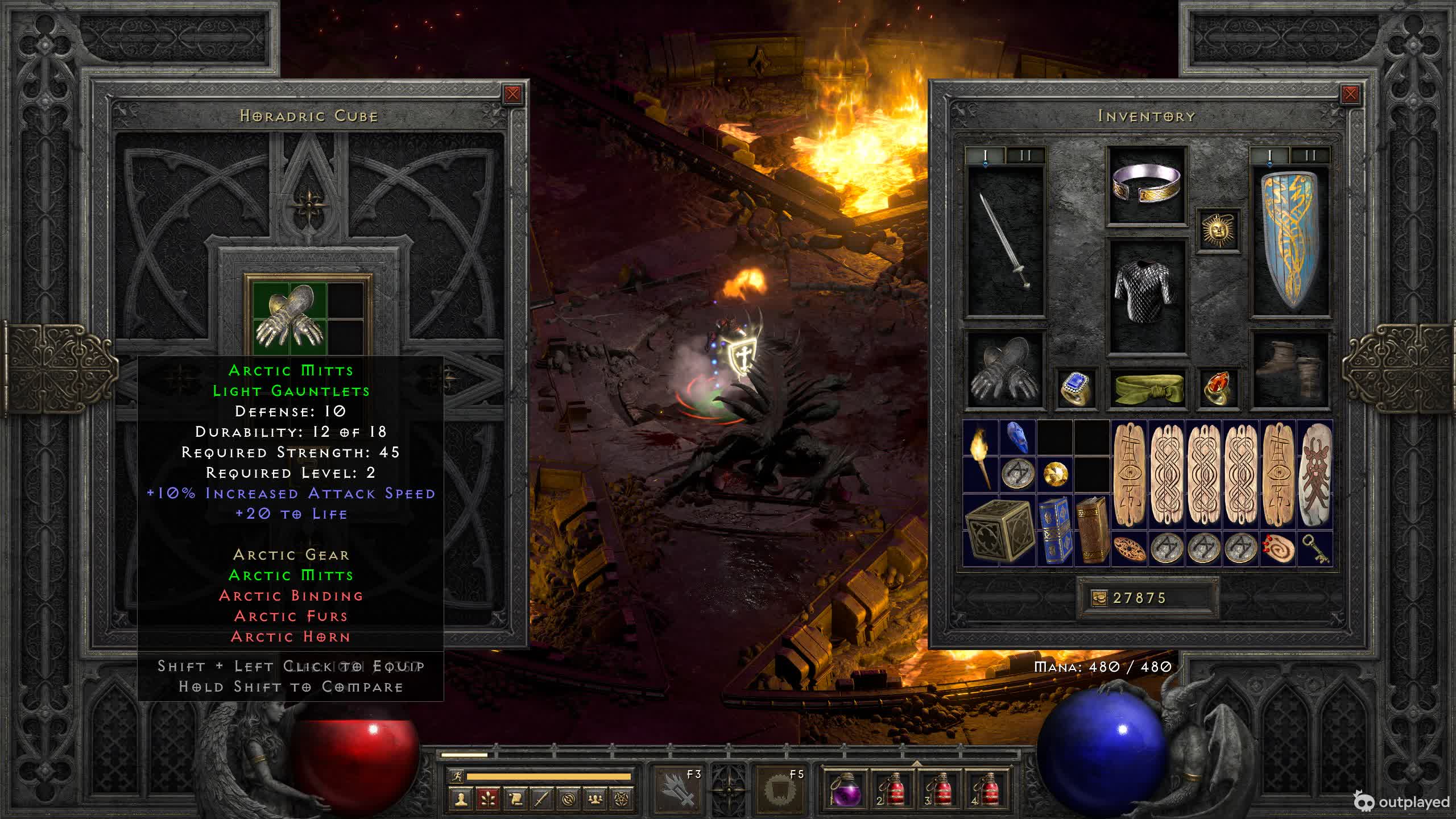
Task: Pick up Arctic Mitts gauntlets in cube
Action: click(x=290, y=316)
